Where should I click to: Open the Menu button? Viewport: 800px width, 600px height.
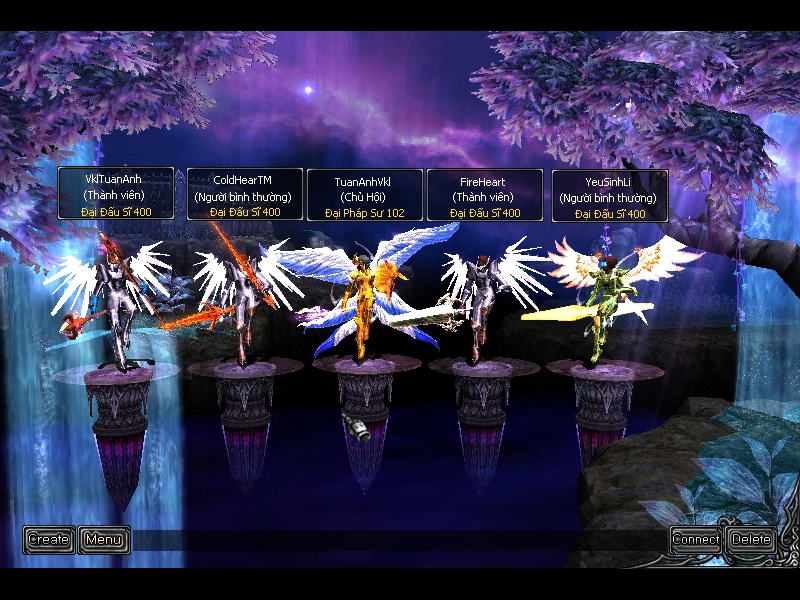pos(104,540)
